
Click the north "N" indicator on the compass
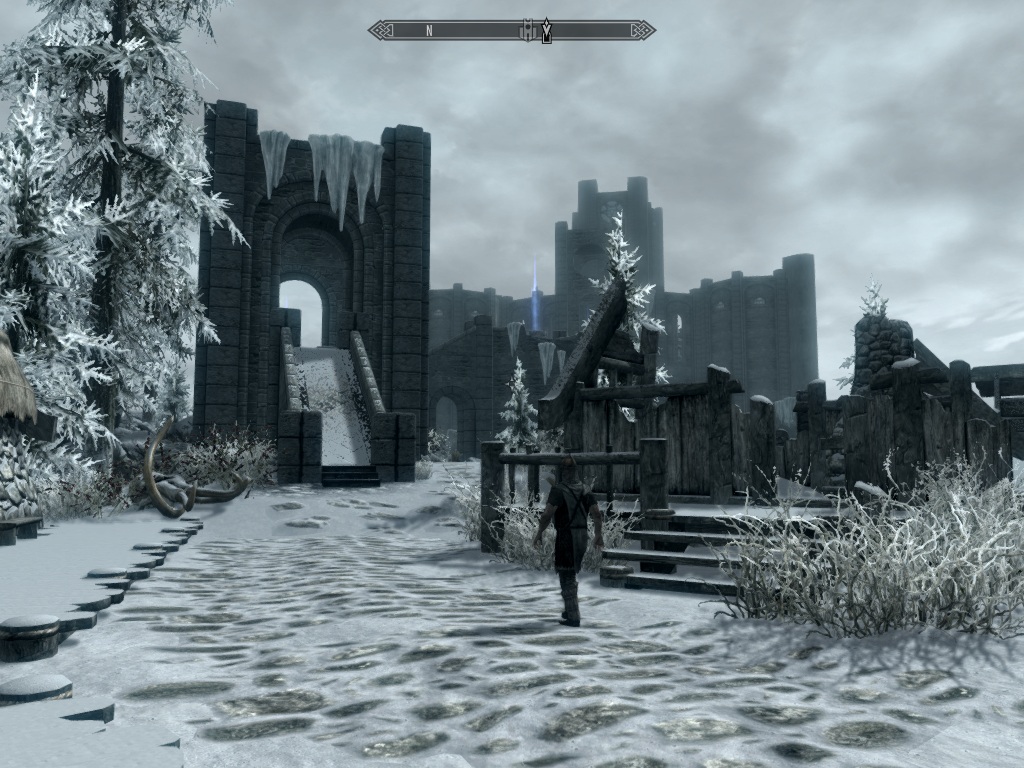(x=429, y=30)
